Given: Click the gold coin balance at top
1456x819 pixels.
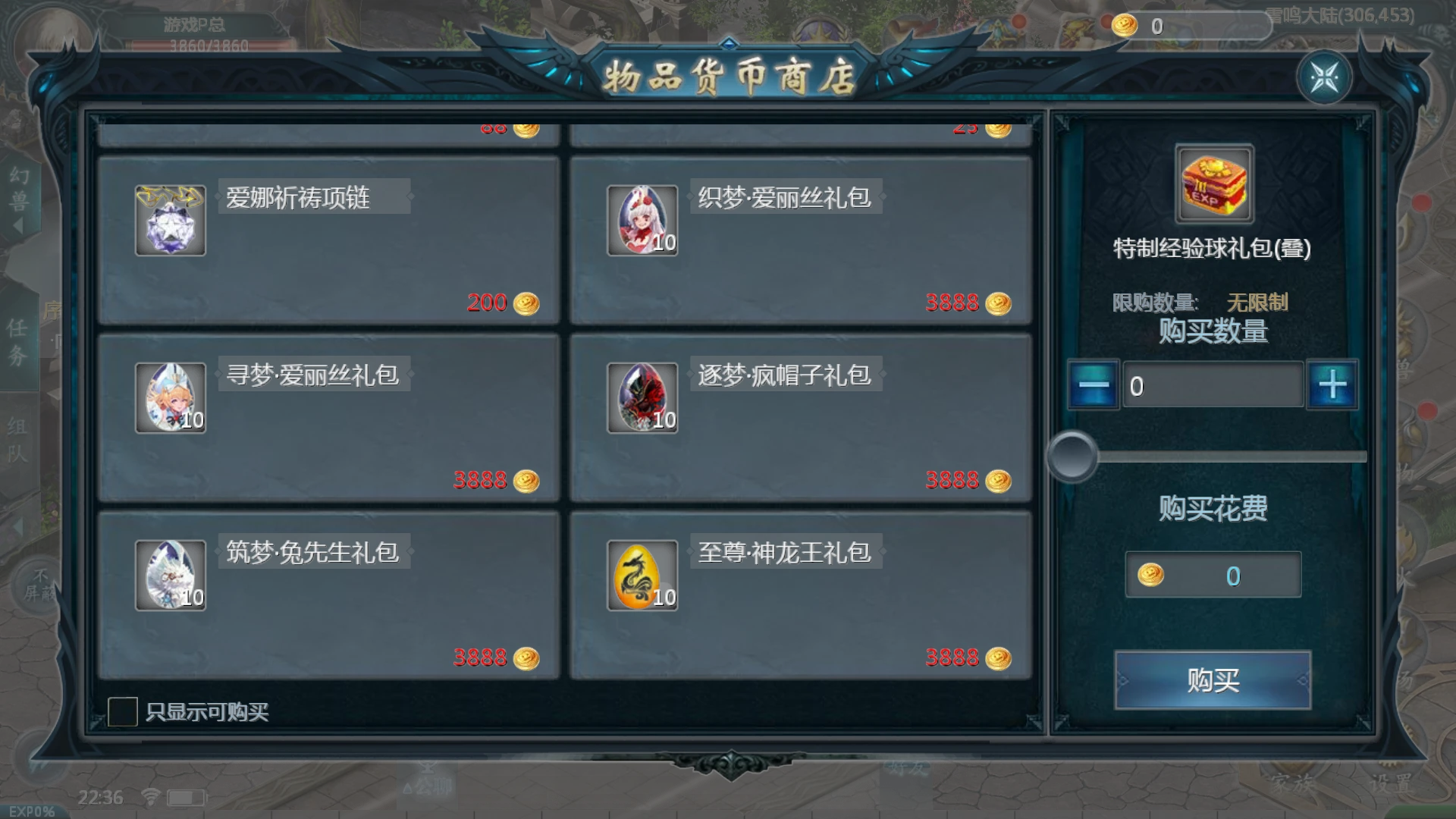Looking at the screenshot, I should click(1141, 24).
